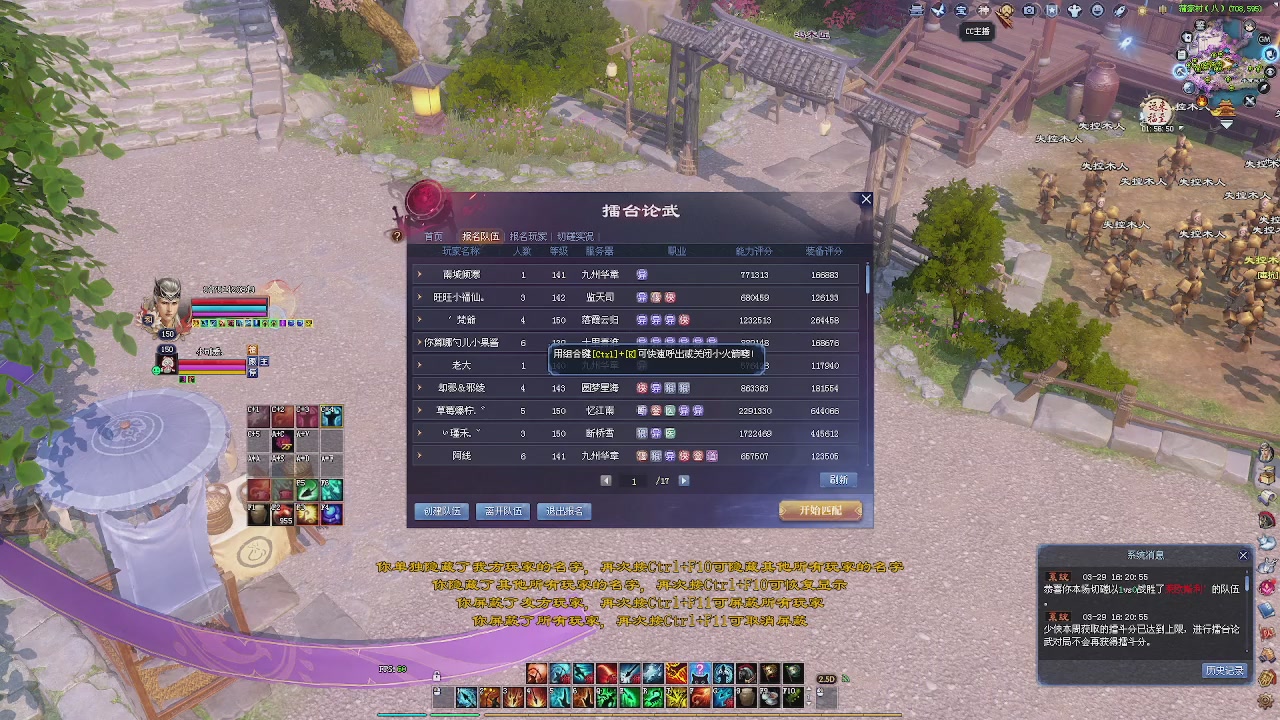Screen dimensions: 1280x720
Task: Open the deity (神) icon in top toolbar
Action: (984, 10)
